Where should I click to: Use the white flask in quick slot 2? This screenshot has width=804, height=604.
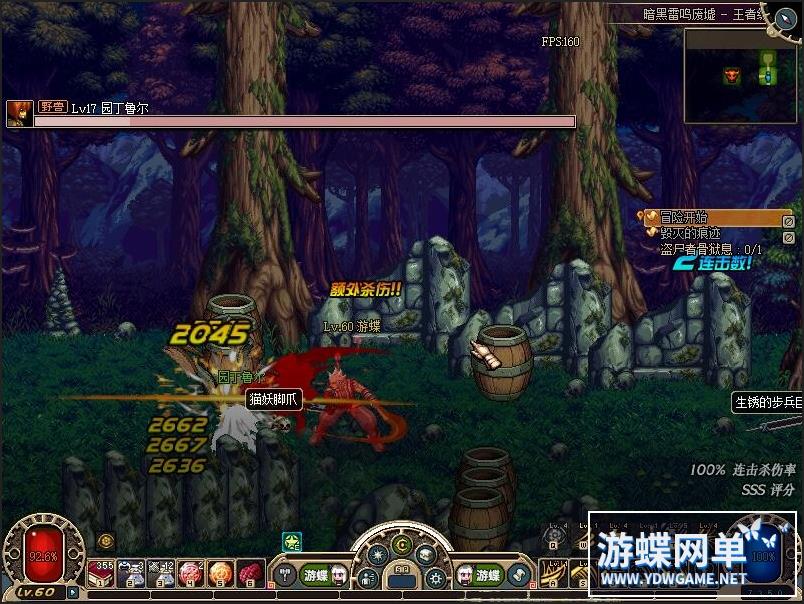[x=131, y=573]
